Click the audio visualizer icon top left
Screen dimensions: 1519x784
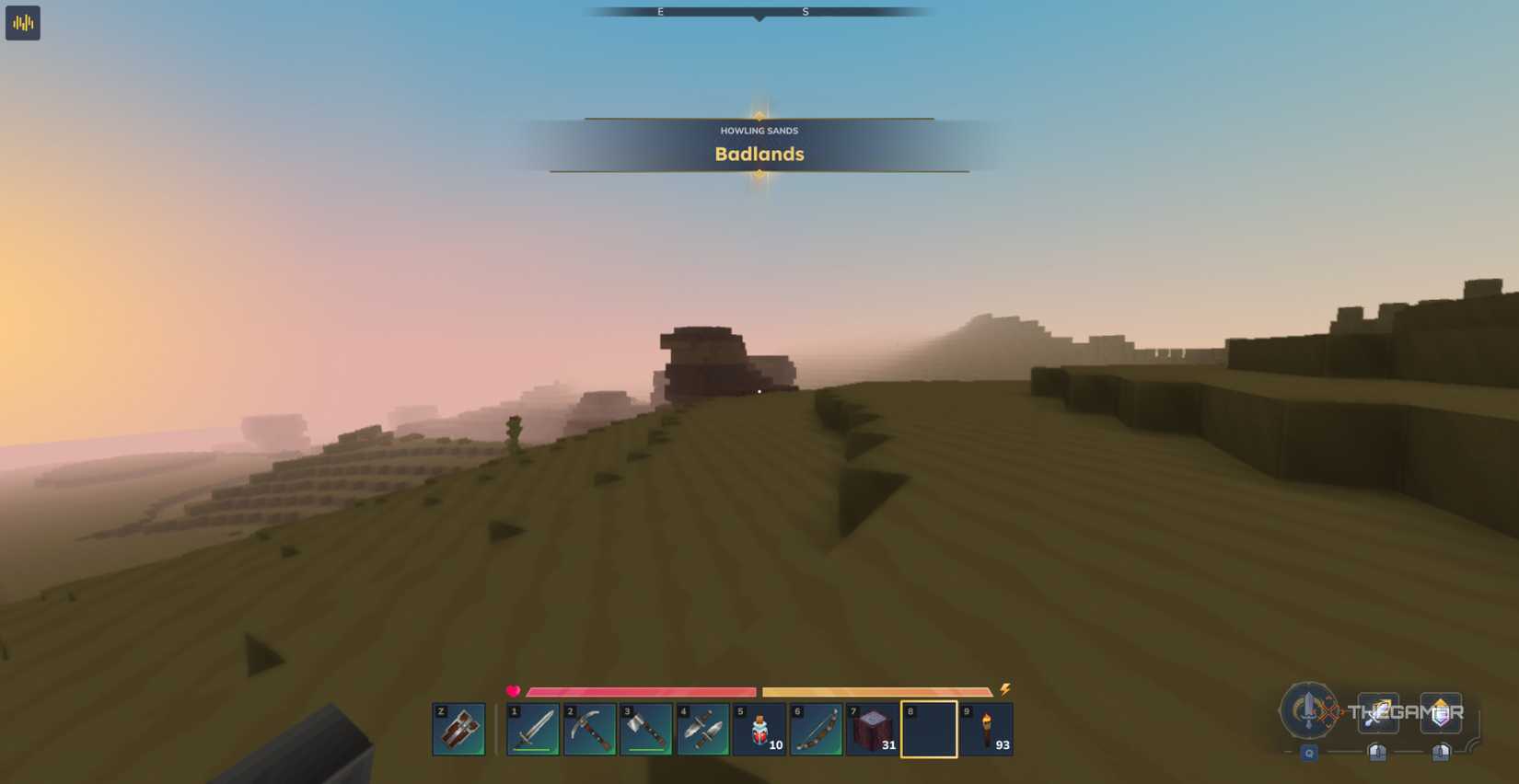coord(22,22)
